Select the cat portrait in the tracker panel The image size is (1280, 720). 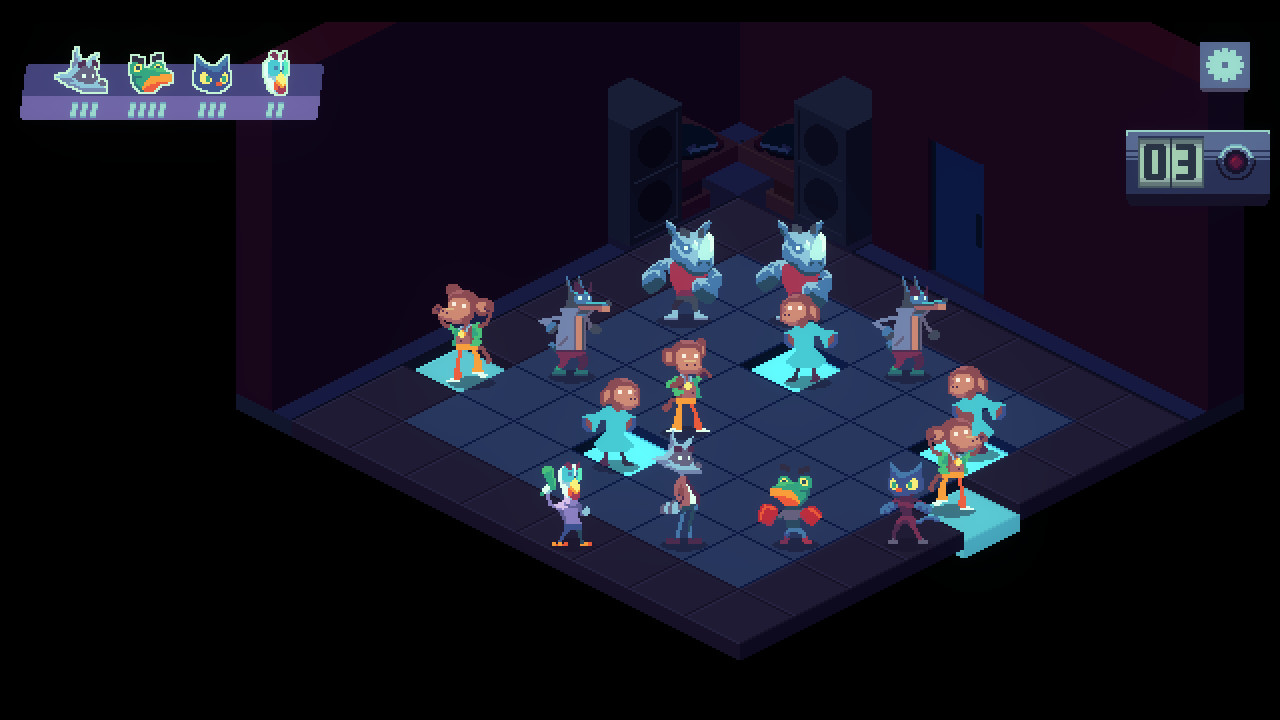point(210,70)
